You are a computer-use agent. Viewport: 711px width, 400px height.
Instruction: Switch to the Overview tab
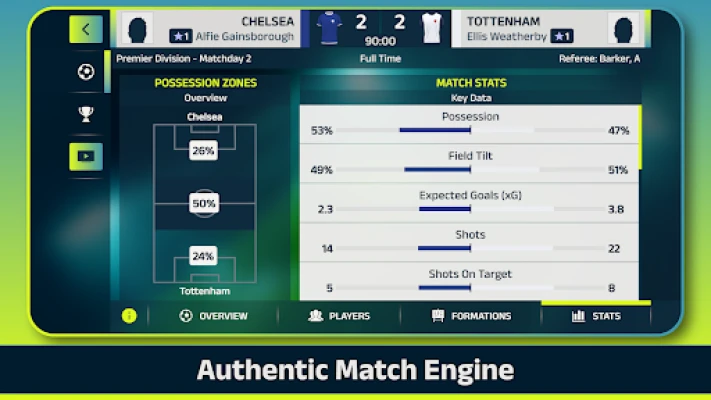coord(214,316)
